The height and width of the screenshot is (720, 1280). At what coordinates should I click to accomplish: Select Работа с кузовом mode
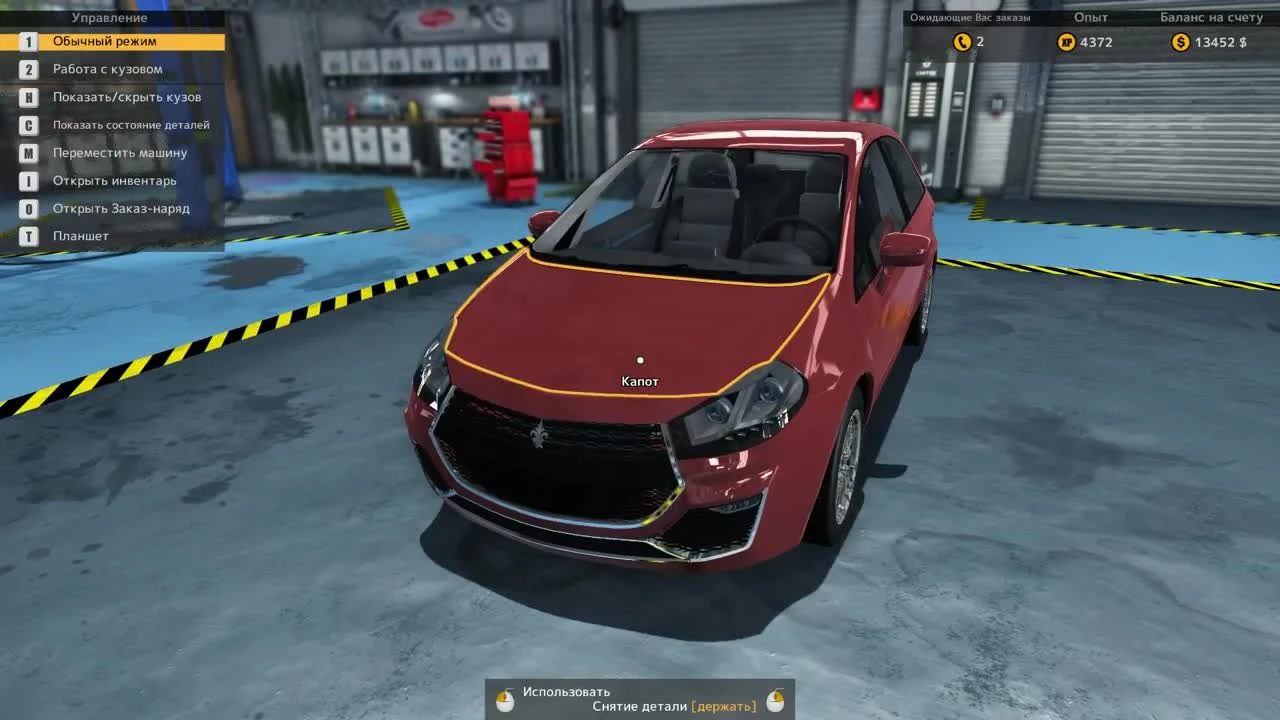pos(110,69)
